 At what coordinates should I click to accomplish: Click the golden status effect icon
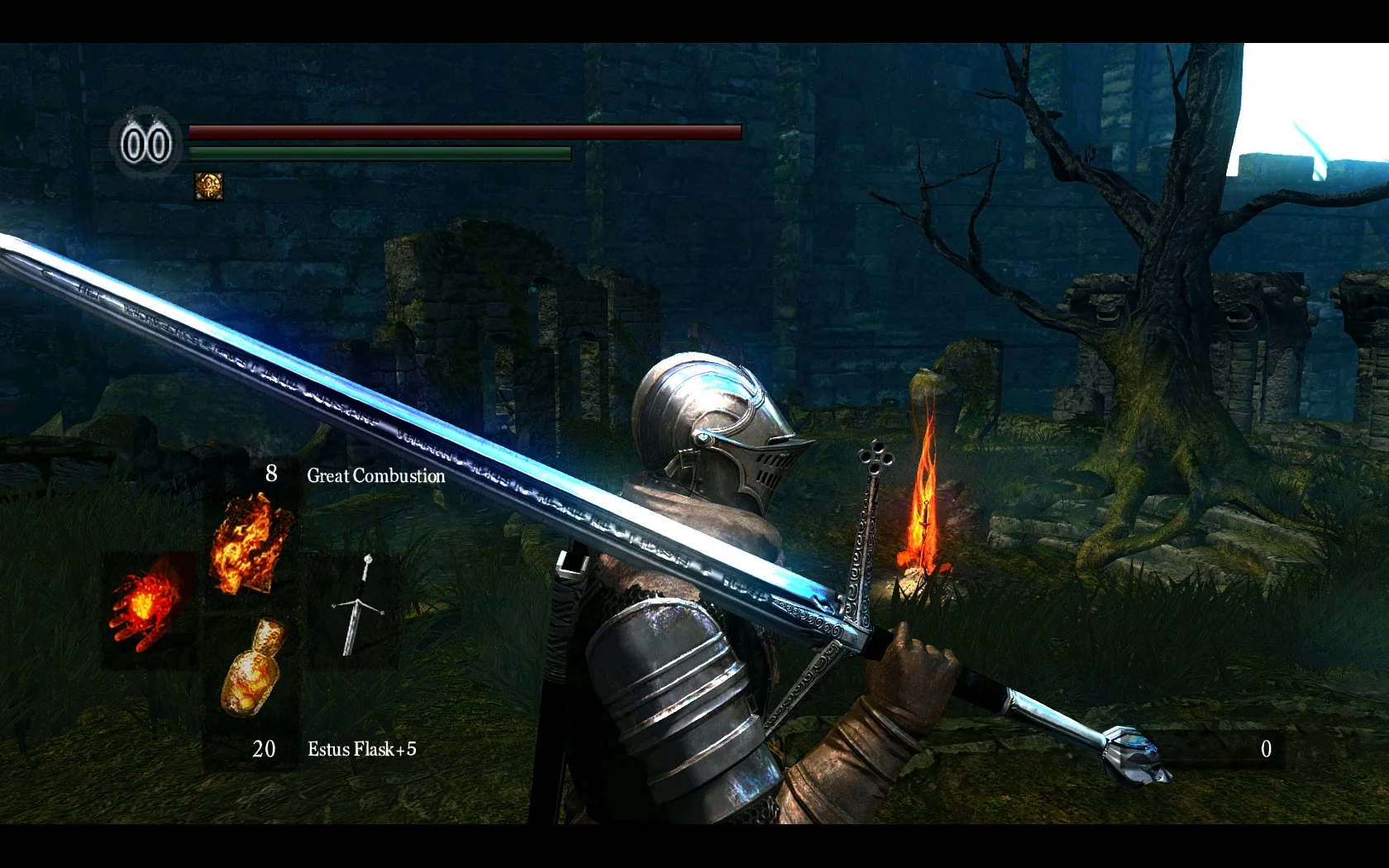pos(208,186)
